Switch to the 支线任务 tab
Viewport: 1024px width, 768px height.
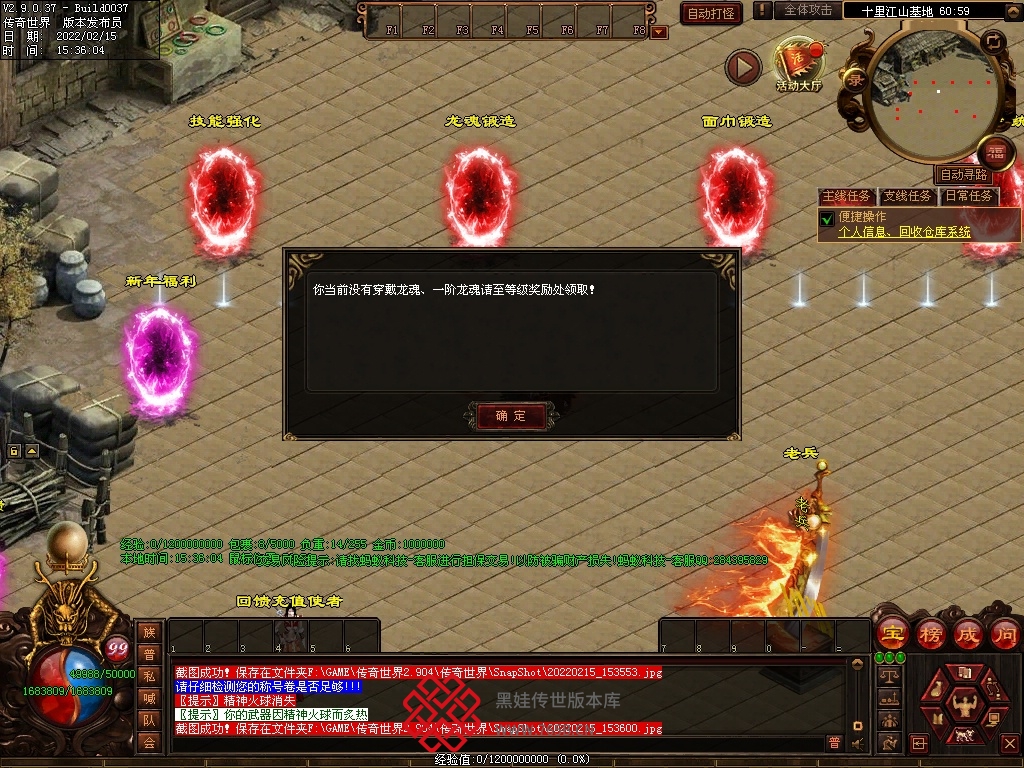tap(908, 196)
